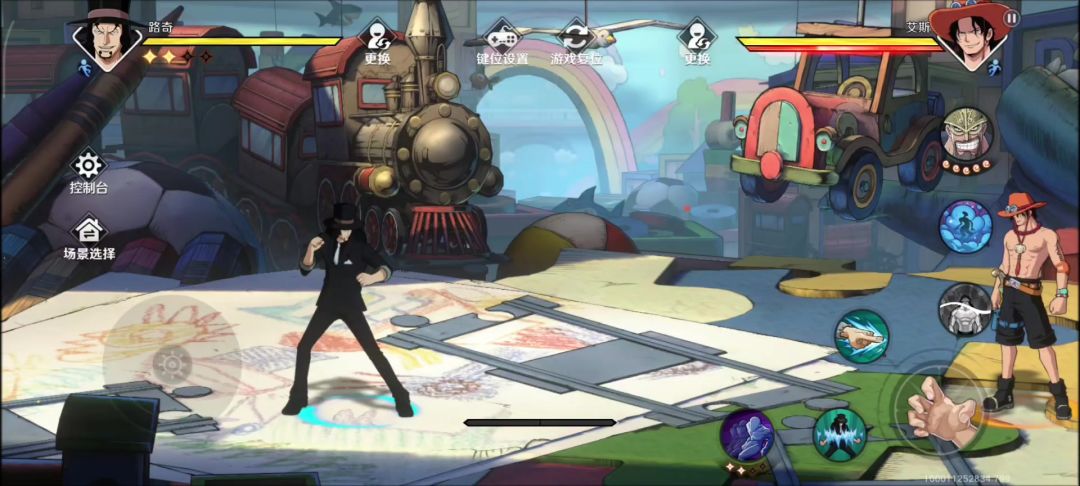This screenshot has height=486, width=1080.
Task: Use the grey muscular figure skill
Action: click(x=965, y=309)
